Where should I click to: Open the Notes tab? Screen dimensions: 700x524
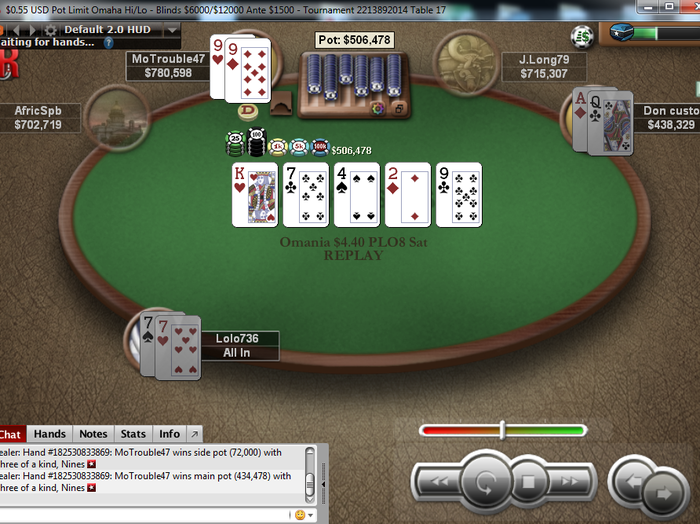[x=93, y=434]
